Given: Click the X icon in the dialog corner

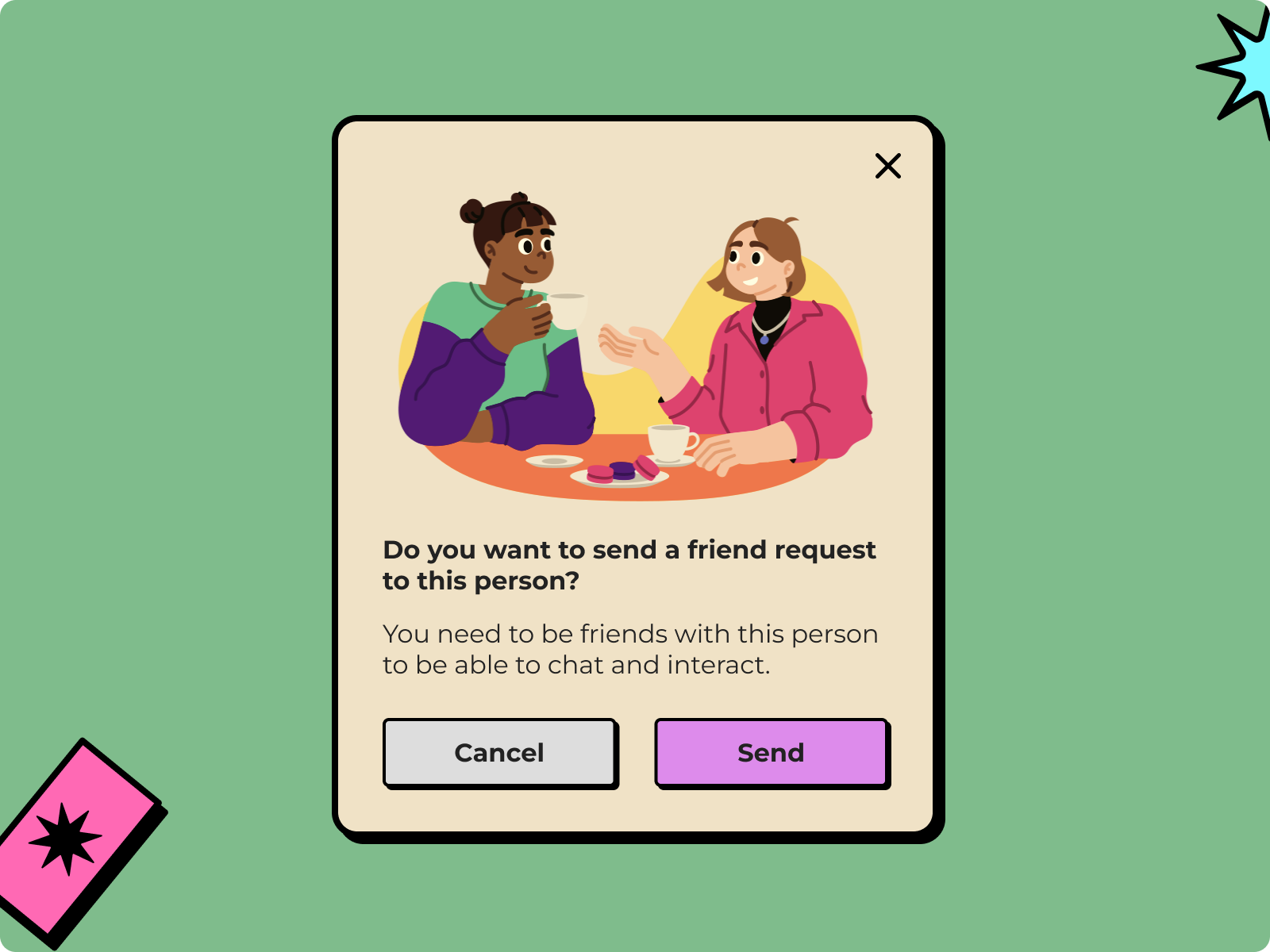Looking at the screenshot, I should point(887,166).
